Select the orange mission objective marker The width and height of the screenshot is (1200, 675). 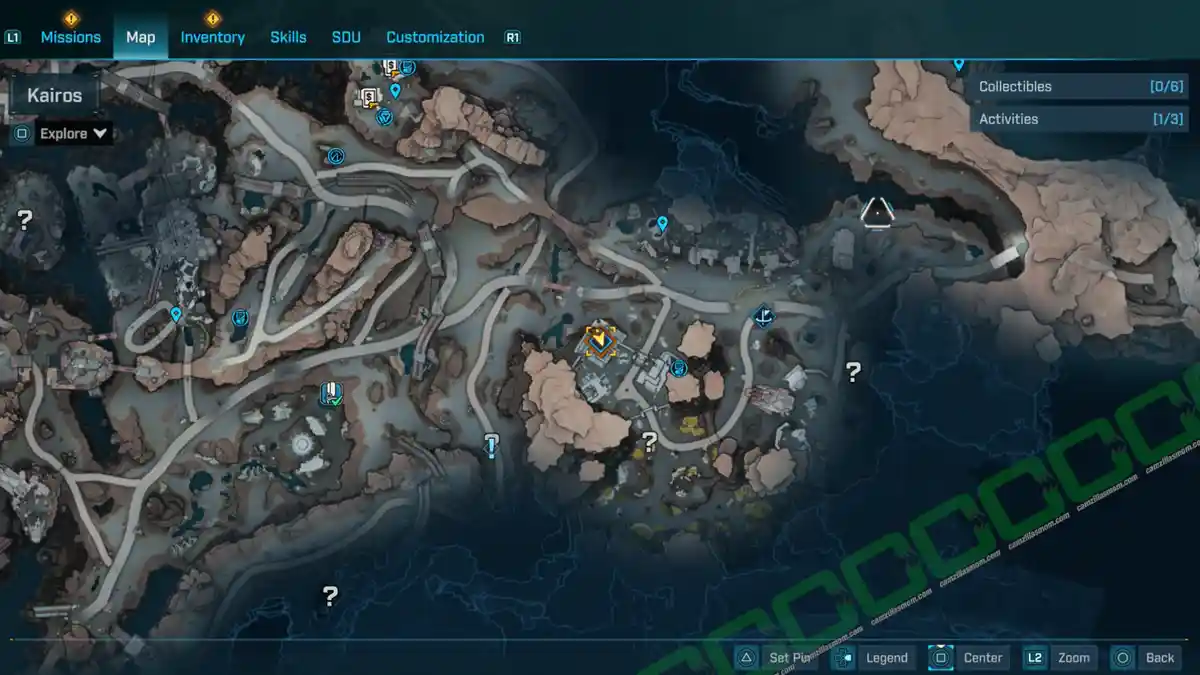pos(599,341)
